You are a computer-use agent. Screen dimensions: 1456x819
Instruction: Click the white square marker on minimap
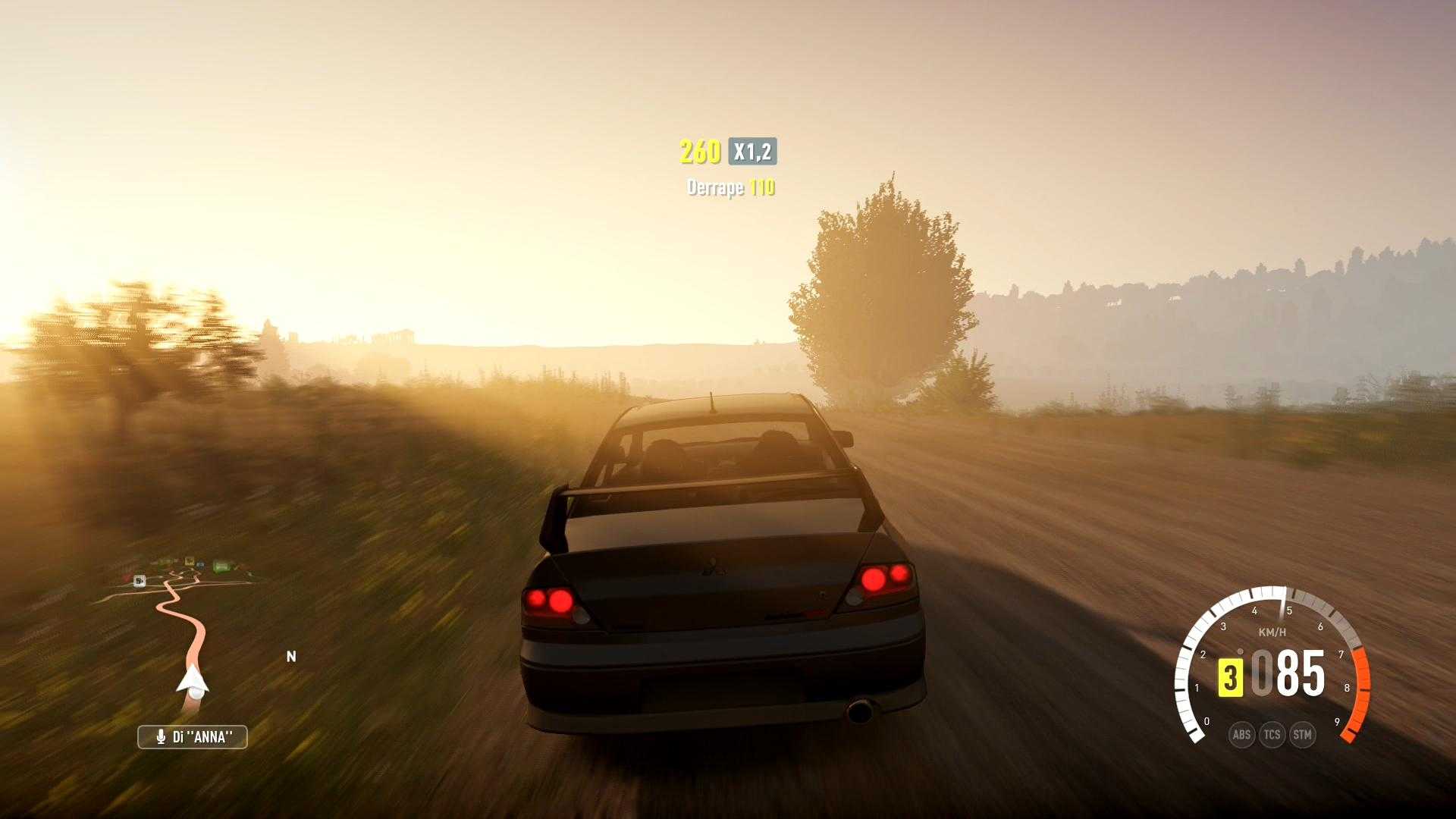pyautogui.click(x=140, y=581)
